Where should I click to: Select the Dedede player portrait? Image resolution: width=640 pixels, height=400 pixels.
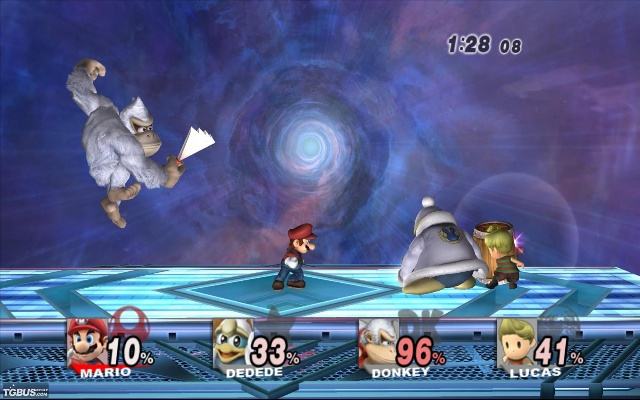[232, 343]
